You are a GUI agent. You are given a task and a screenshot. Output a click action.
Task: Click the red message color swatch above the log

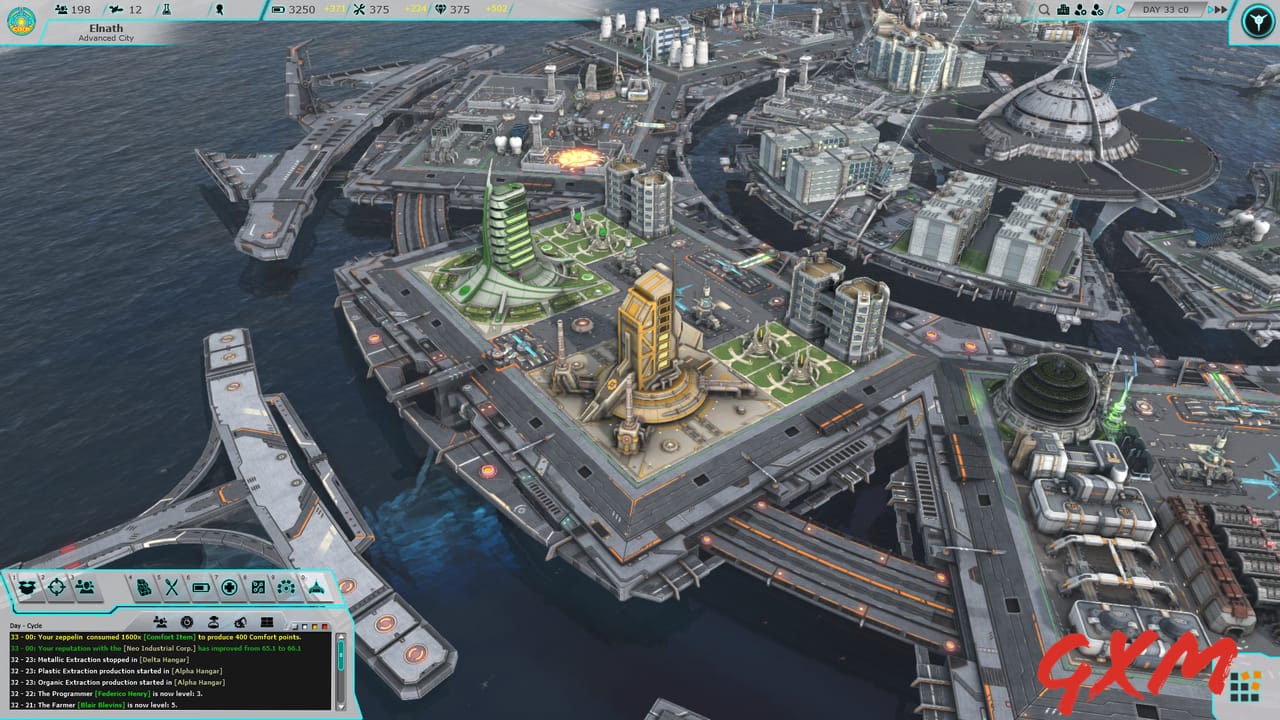point(325,627)
